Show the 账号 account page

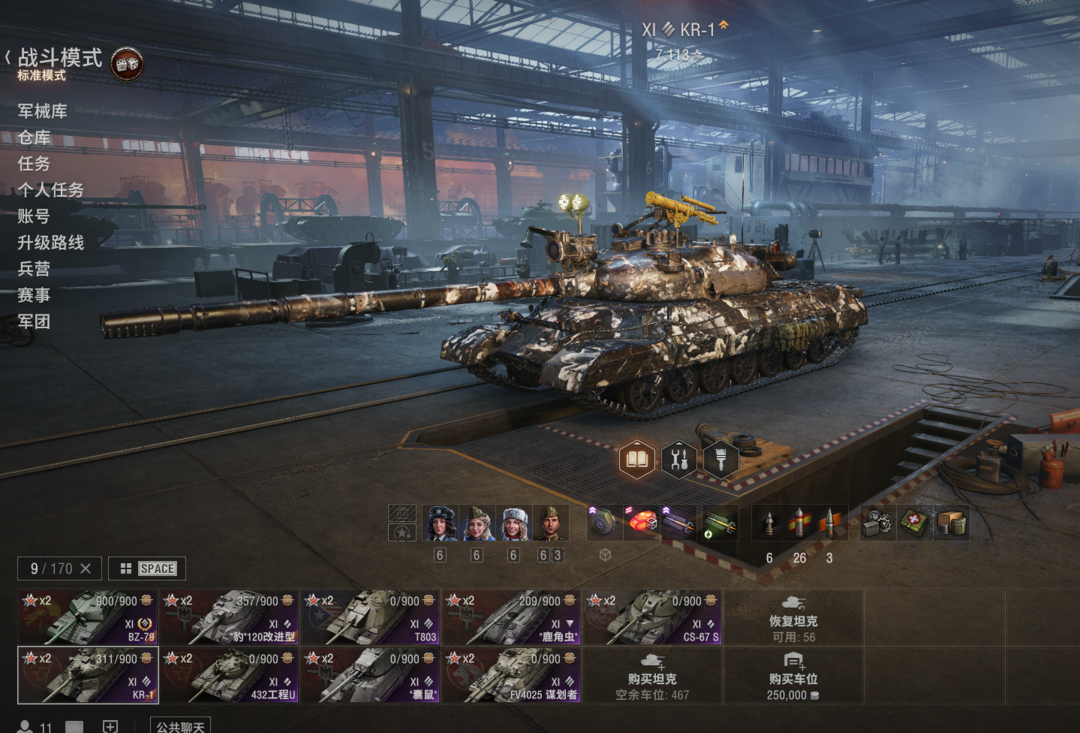point(34,216)
